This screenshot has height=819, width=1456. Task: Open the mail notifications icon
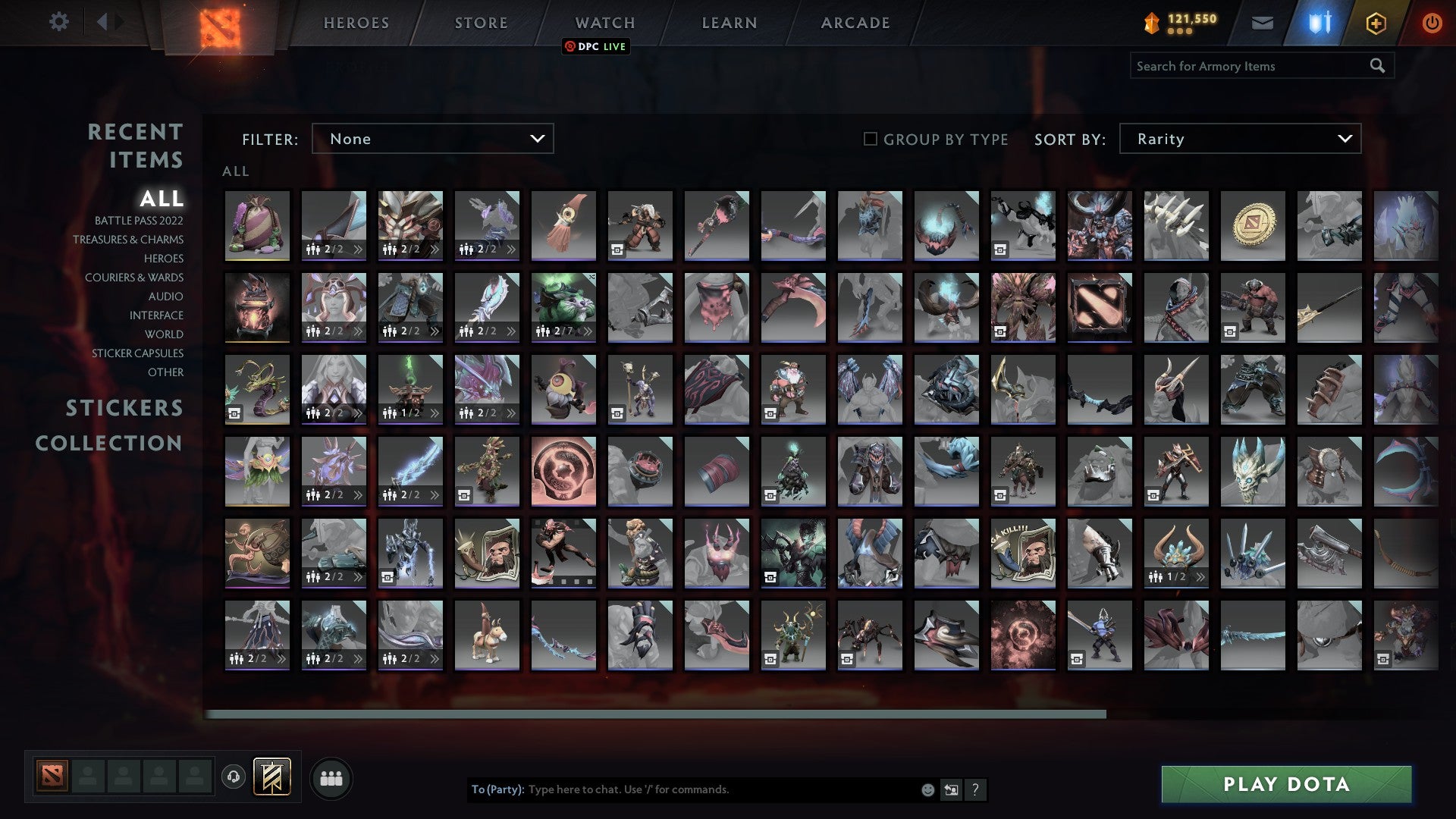1263,23
